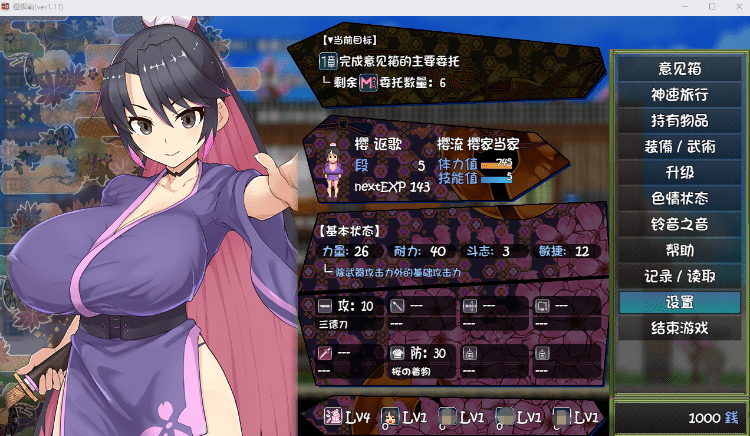This screenshot has width=750, height=436.
Task: Choose the 装備 / 武術 menu
Action: 678,147
